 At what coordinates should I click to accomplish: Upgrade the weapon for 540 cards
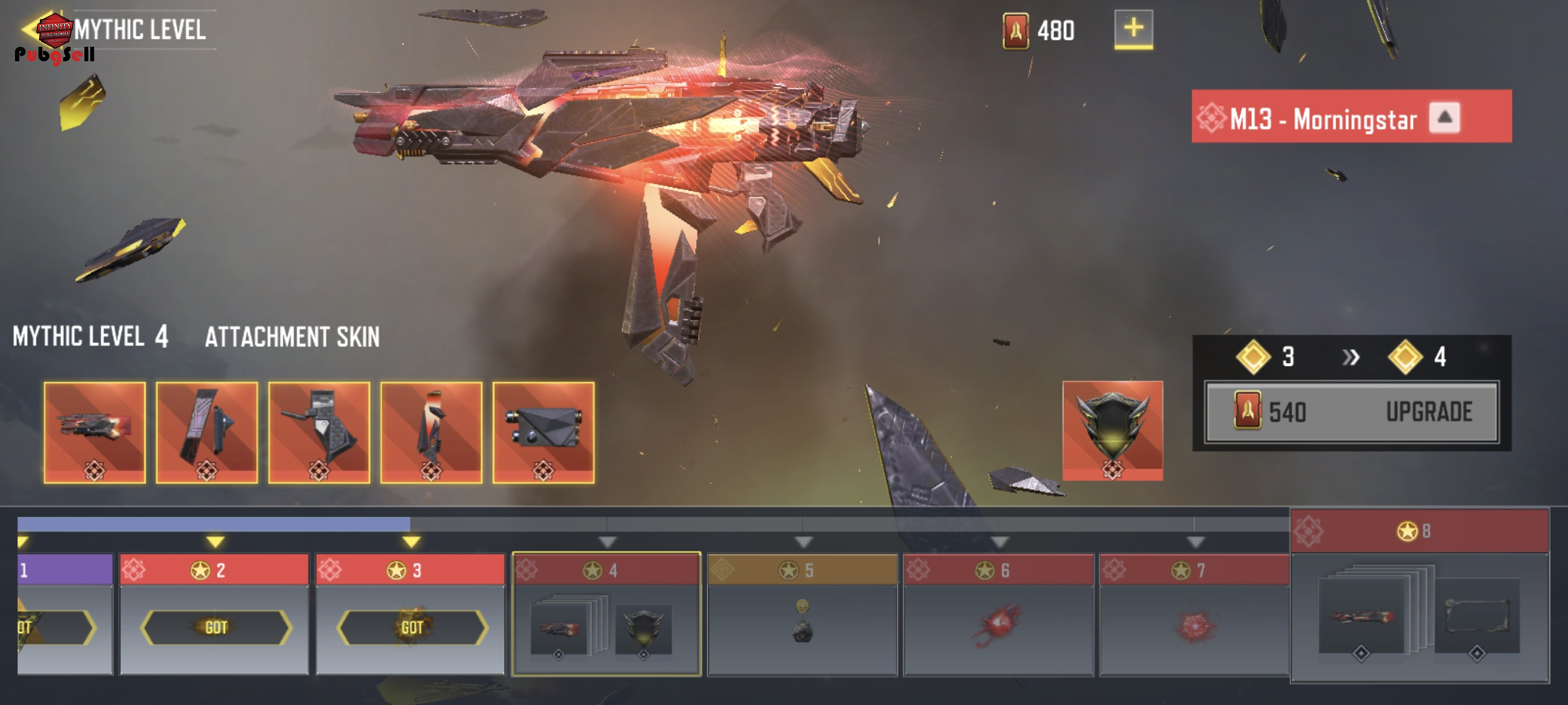[x=1351, y=413]
